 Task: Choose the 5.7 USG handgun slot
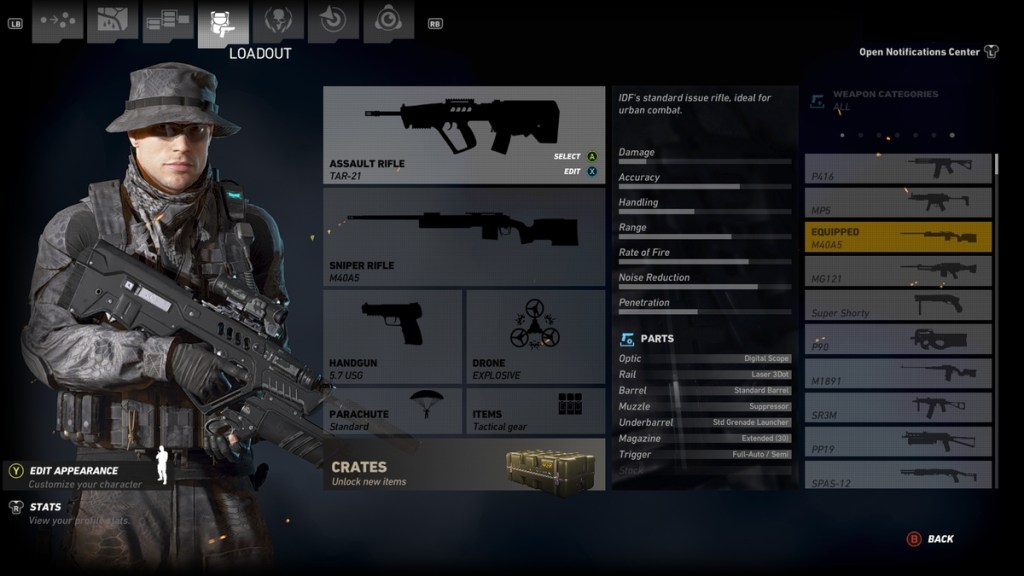(392, 336)
